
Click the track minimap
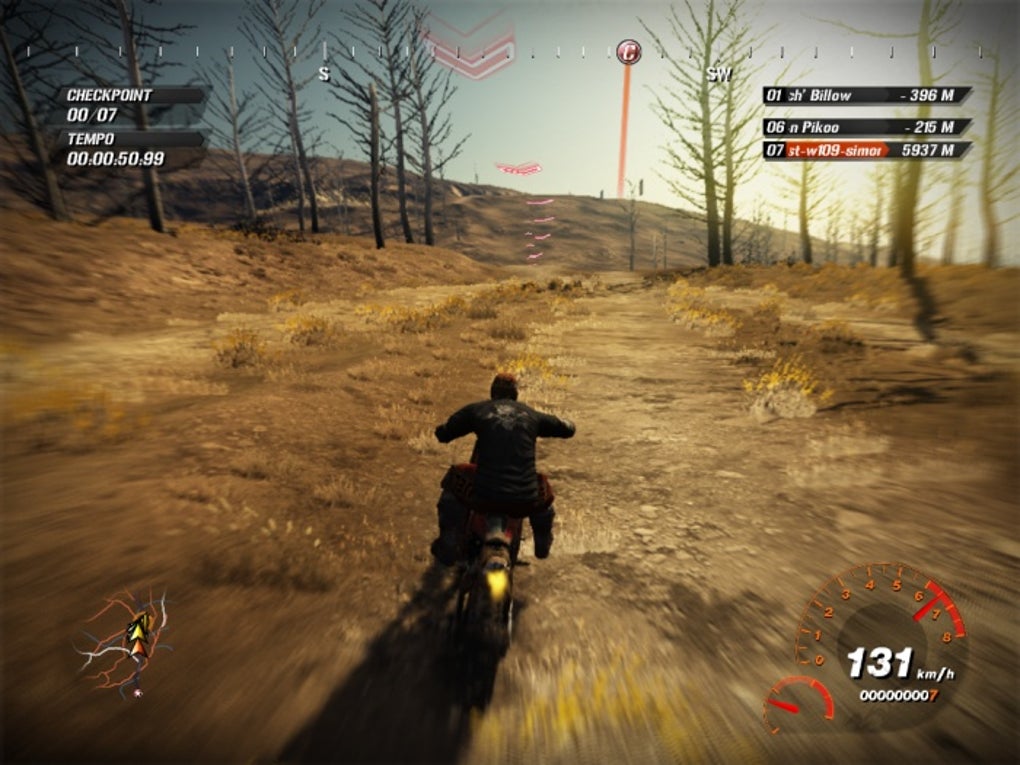127,641
